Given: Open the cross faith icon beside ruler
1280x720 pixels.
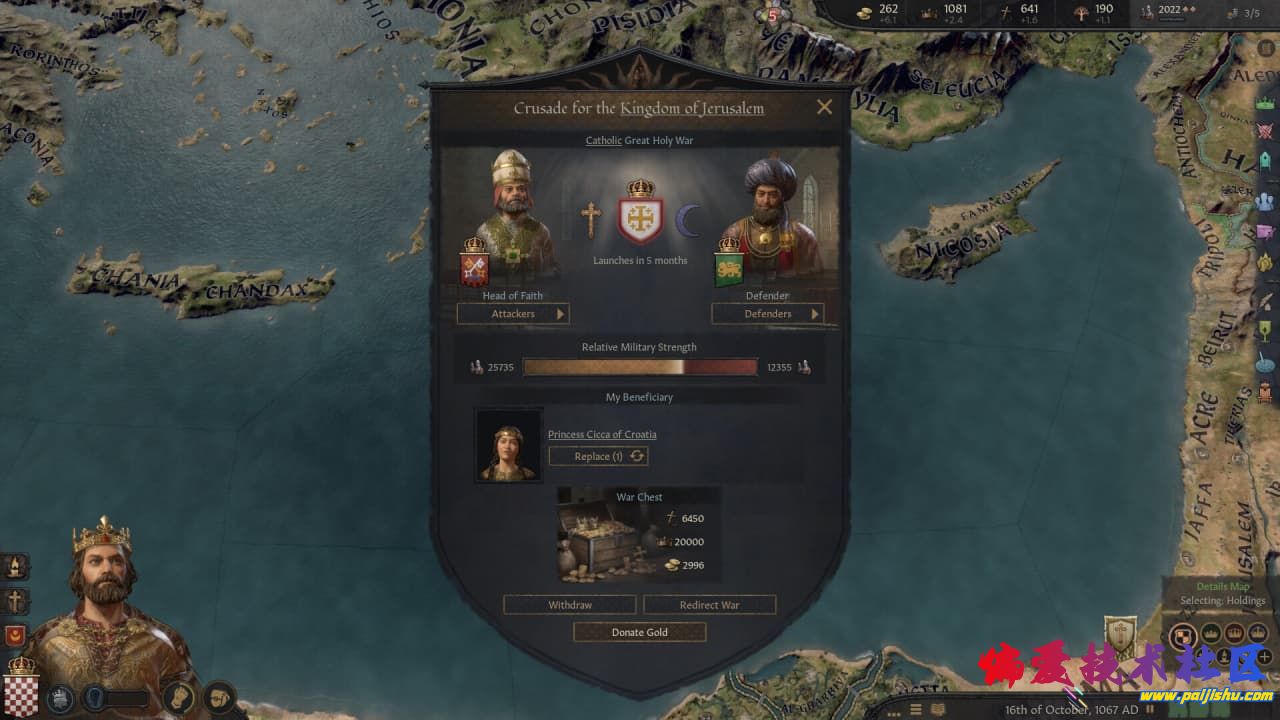Looking at the screenshot, I should [15, 601].
